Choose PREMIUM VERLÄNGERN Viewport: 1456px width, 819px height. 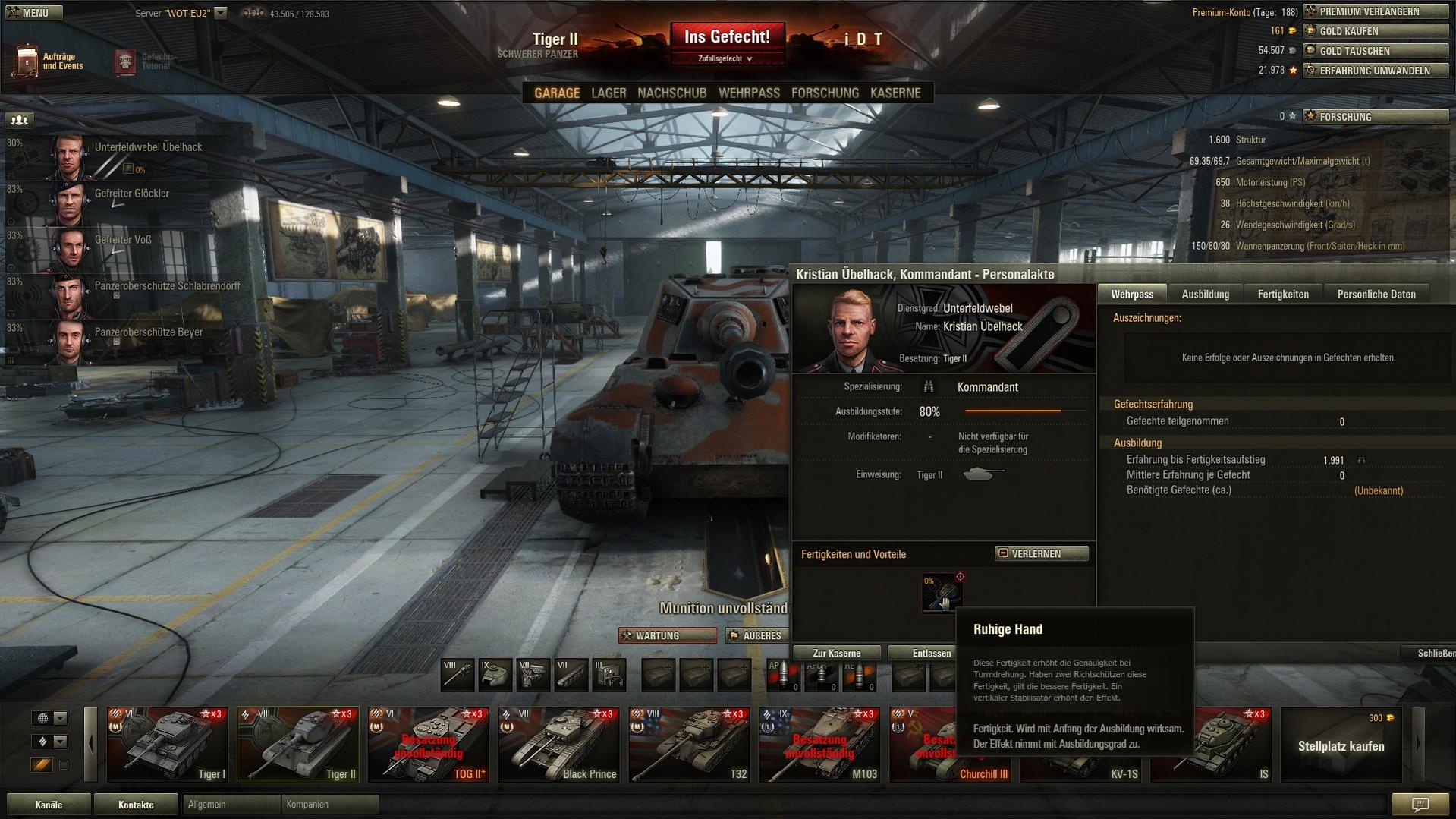pos(1375,11)
